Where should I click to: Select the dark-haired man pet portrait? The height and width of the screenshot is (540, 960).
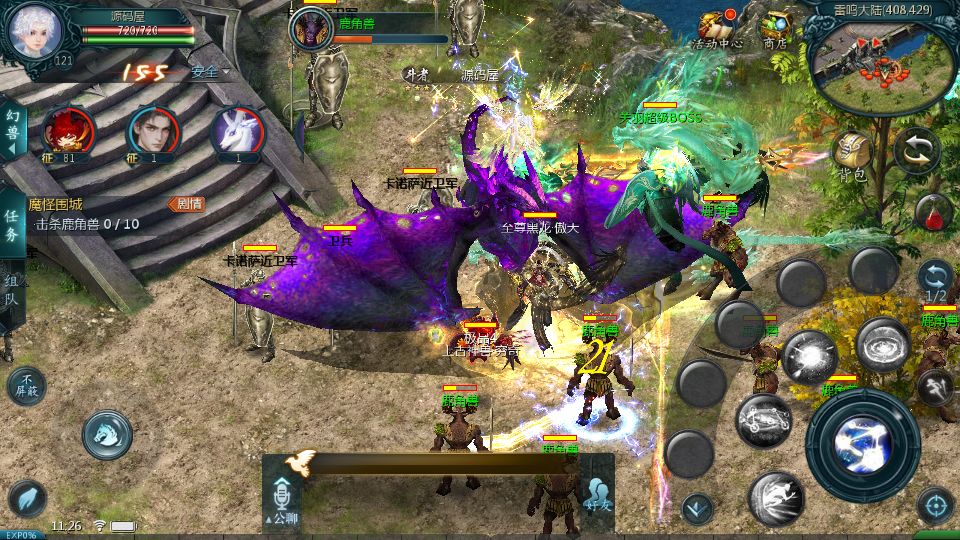[153, 130]
